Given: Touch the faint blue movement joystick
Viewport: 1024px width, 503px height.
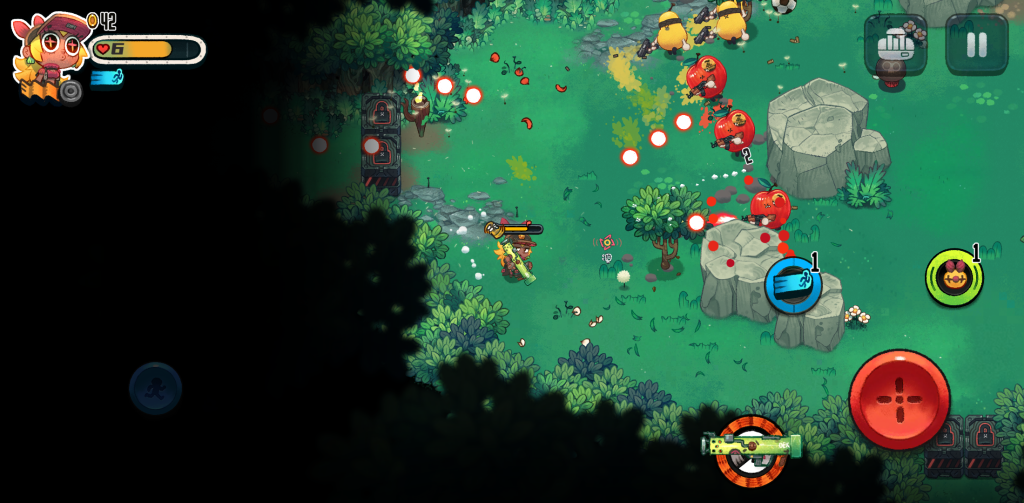Looking at the screenshot, I should point(155,388).
